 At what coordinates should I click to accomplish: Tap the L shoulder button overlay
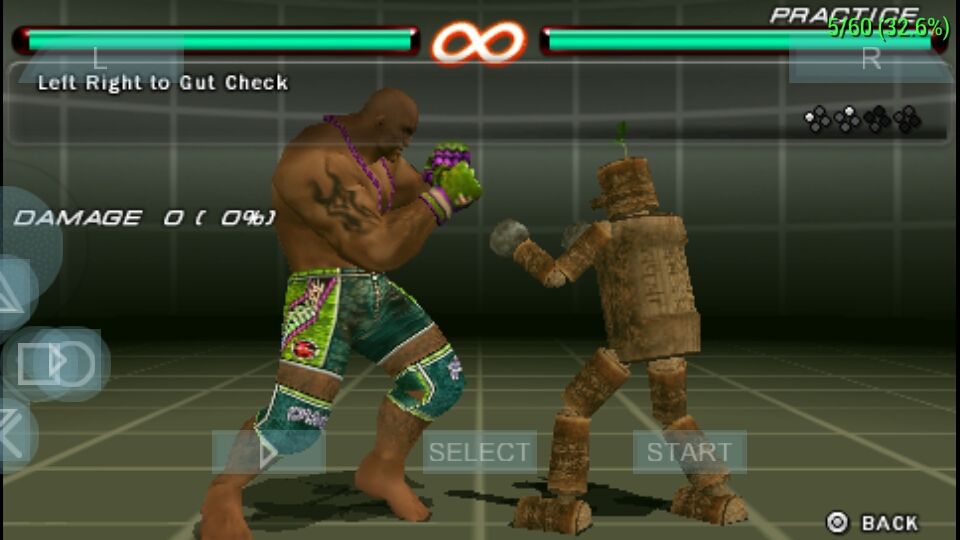coord(98,58)
